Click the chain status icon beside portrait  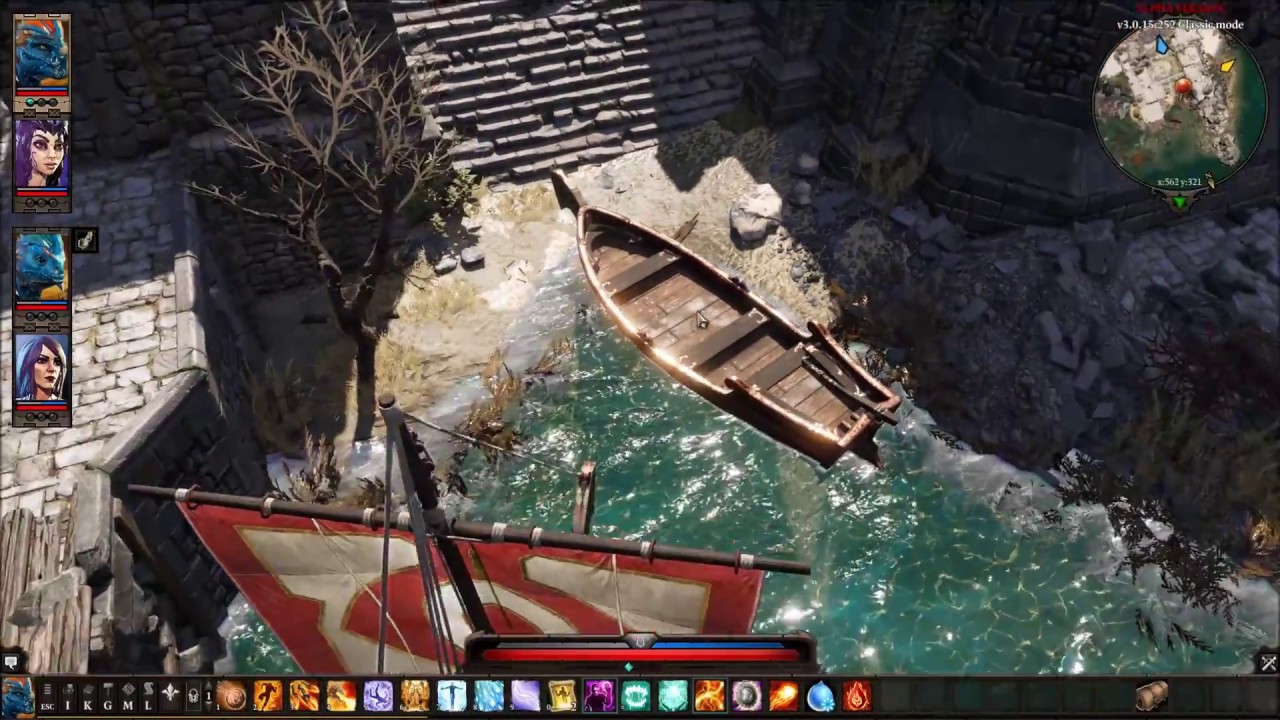(x=85, y=240)
